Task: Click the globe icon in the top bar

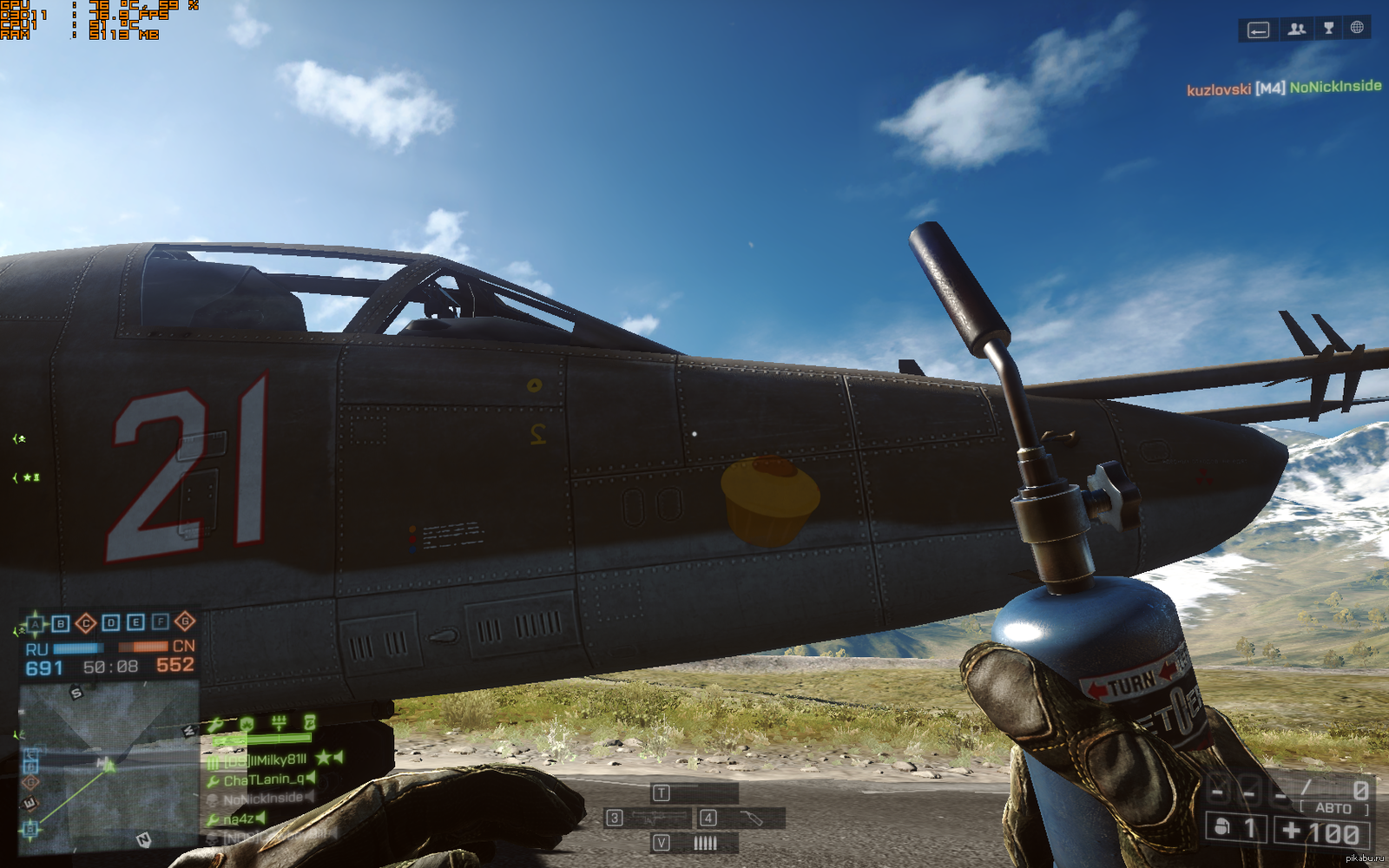Action: 1357,28
